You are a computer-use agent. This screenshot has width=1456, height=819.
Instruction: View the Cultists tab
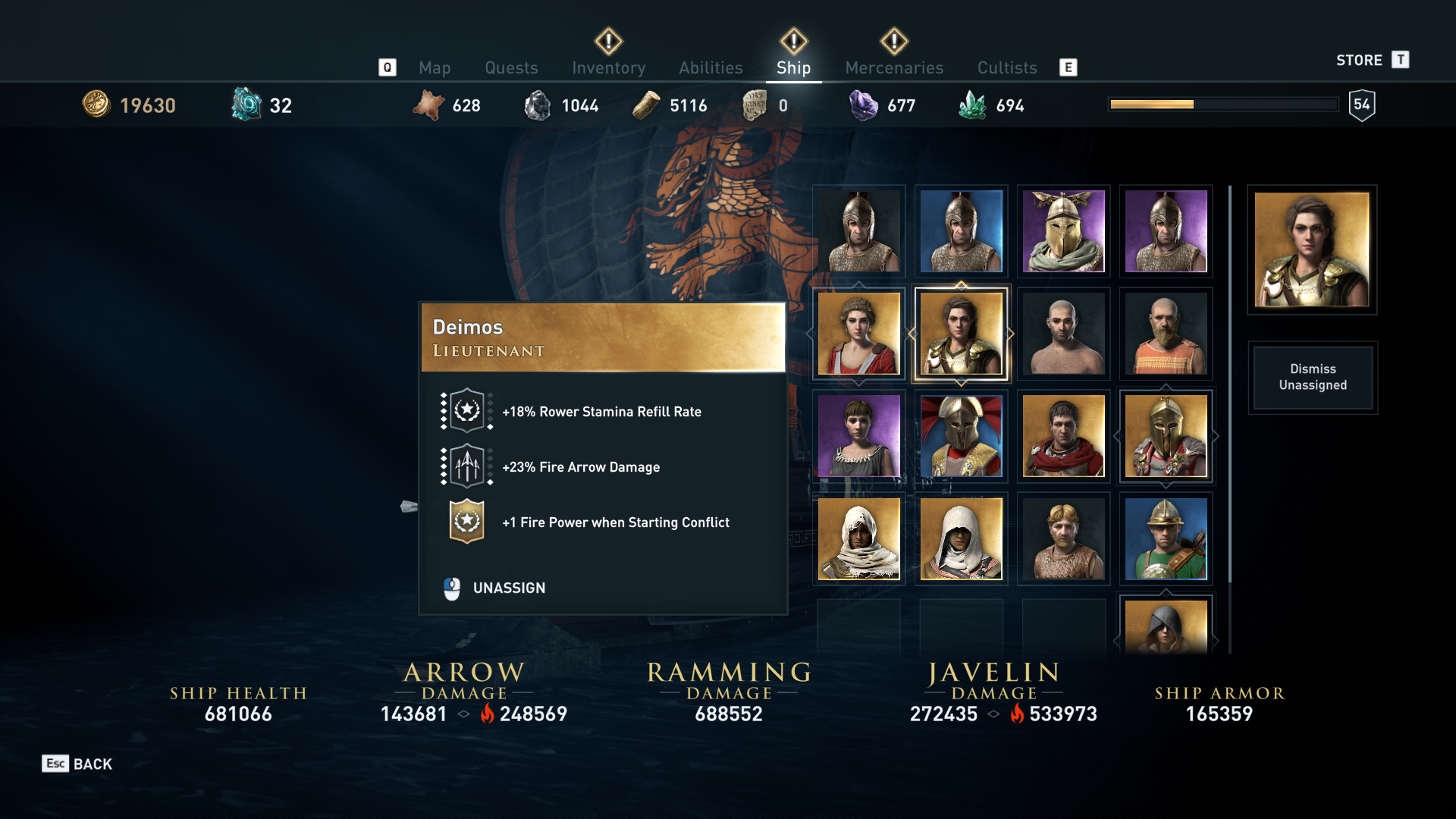click(x=1006, y=67)
